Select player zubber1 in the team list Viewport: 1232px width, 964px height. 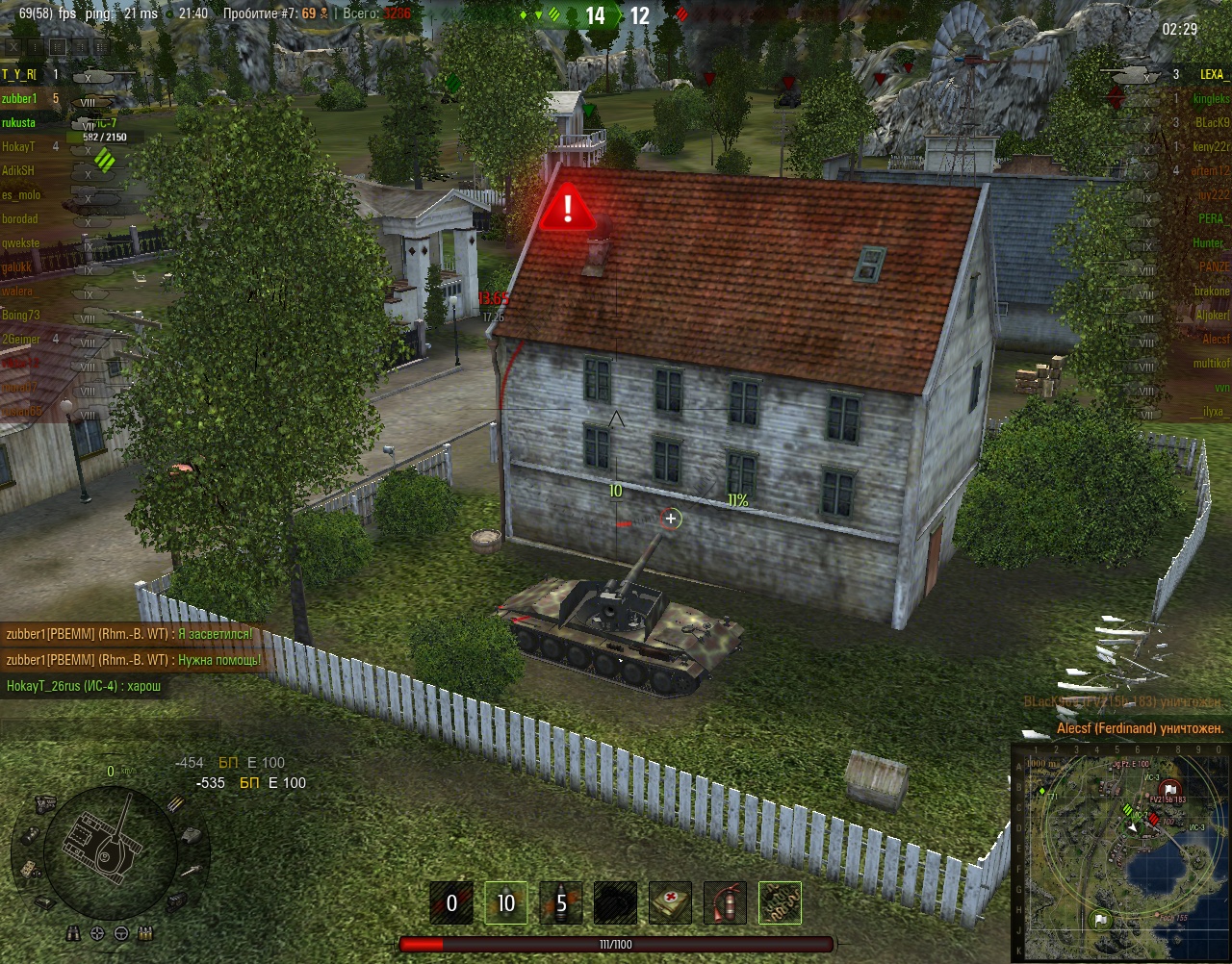pos(19,98)
